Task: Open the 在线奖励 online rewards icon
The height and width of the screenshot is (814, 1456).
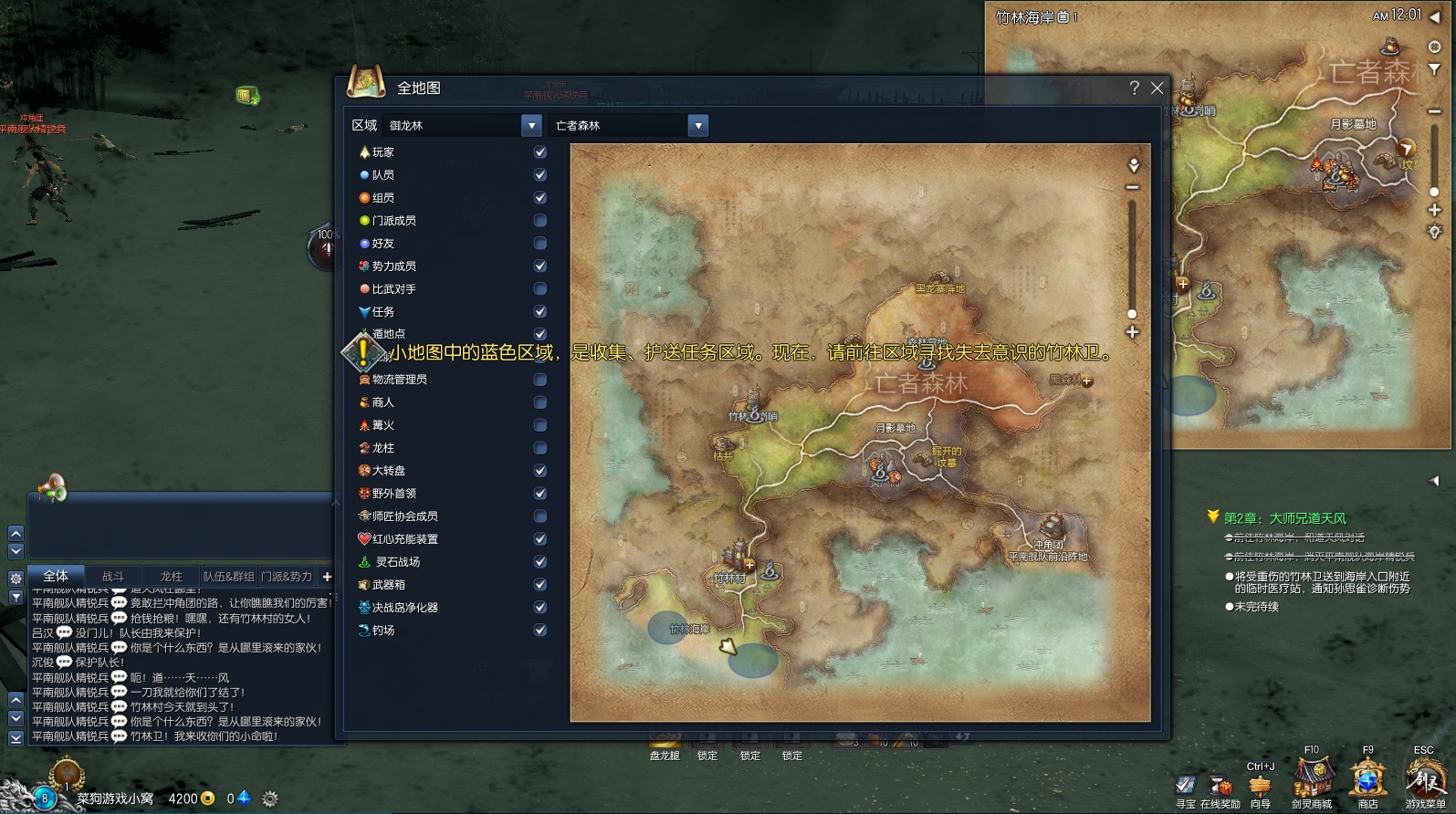Action: pyautogui.click(x=1220, y=786)
